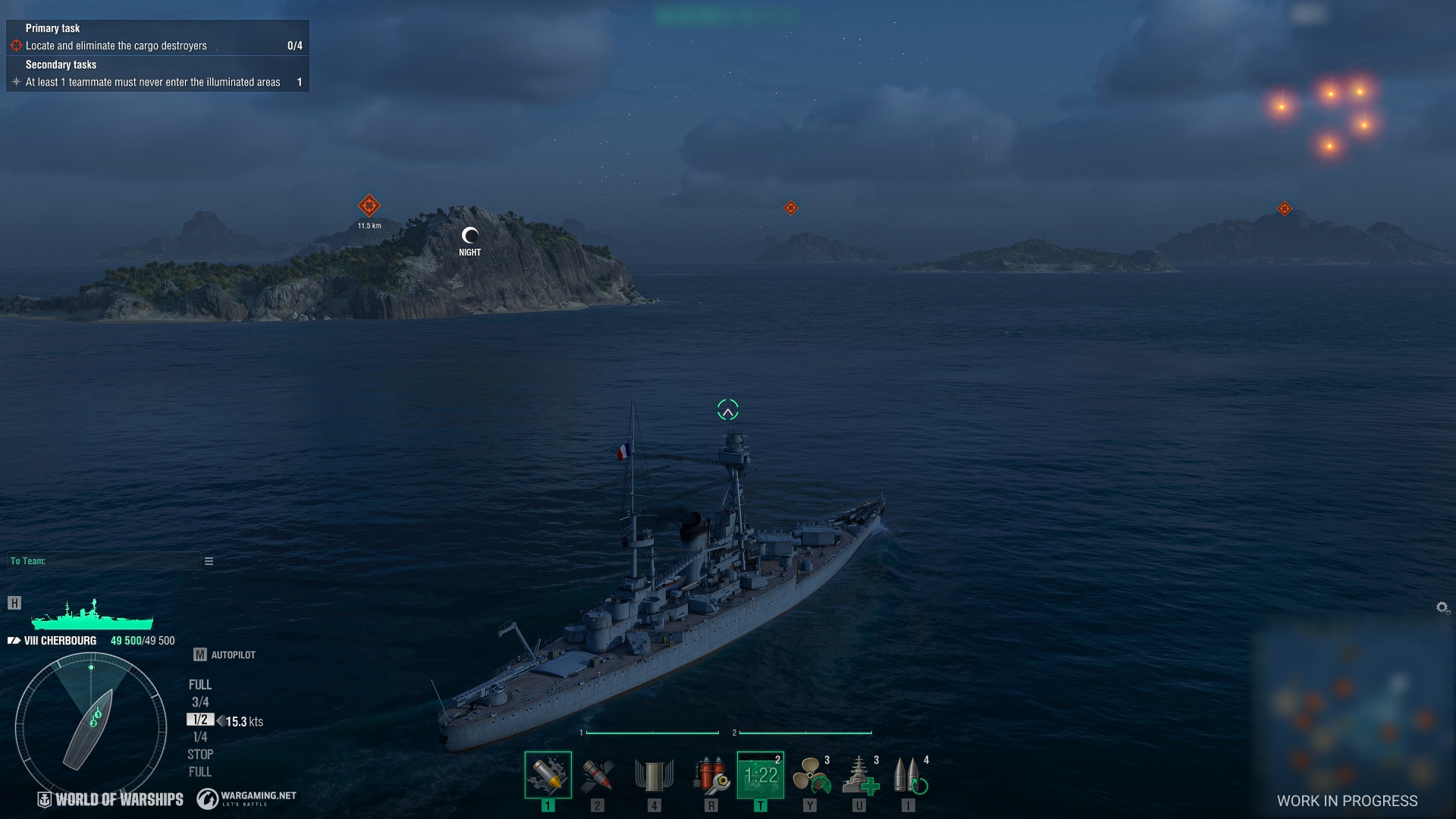Screen dimensions: 1456x819
Task: Use the Repair Party consumable
Action: click(859, 775)
